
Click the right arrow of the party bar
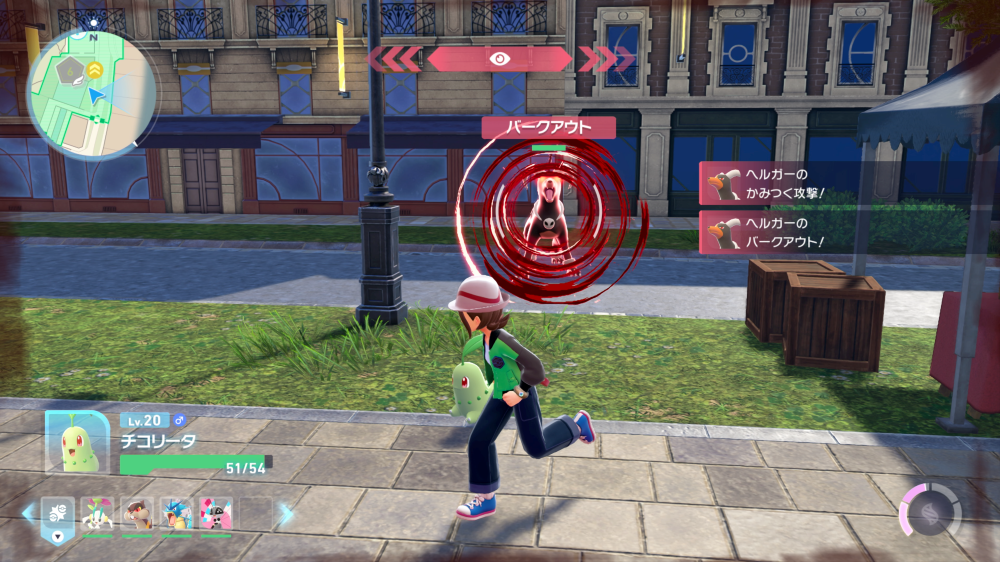pos(287,514)
